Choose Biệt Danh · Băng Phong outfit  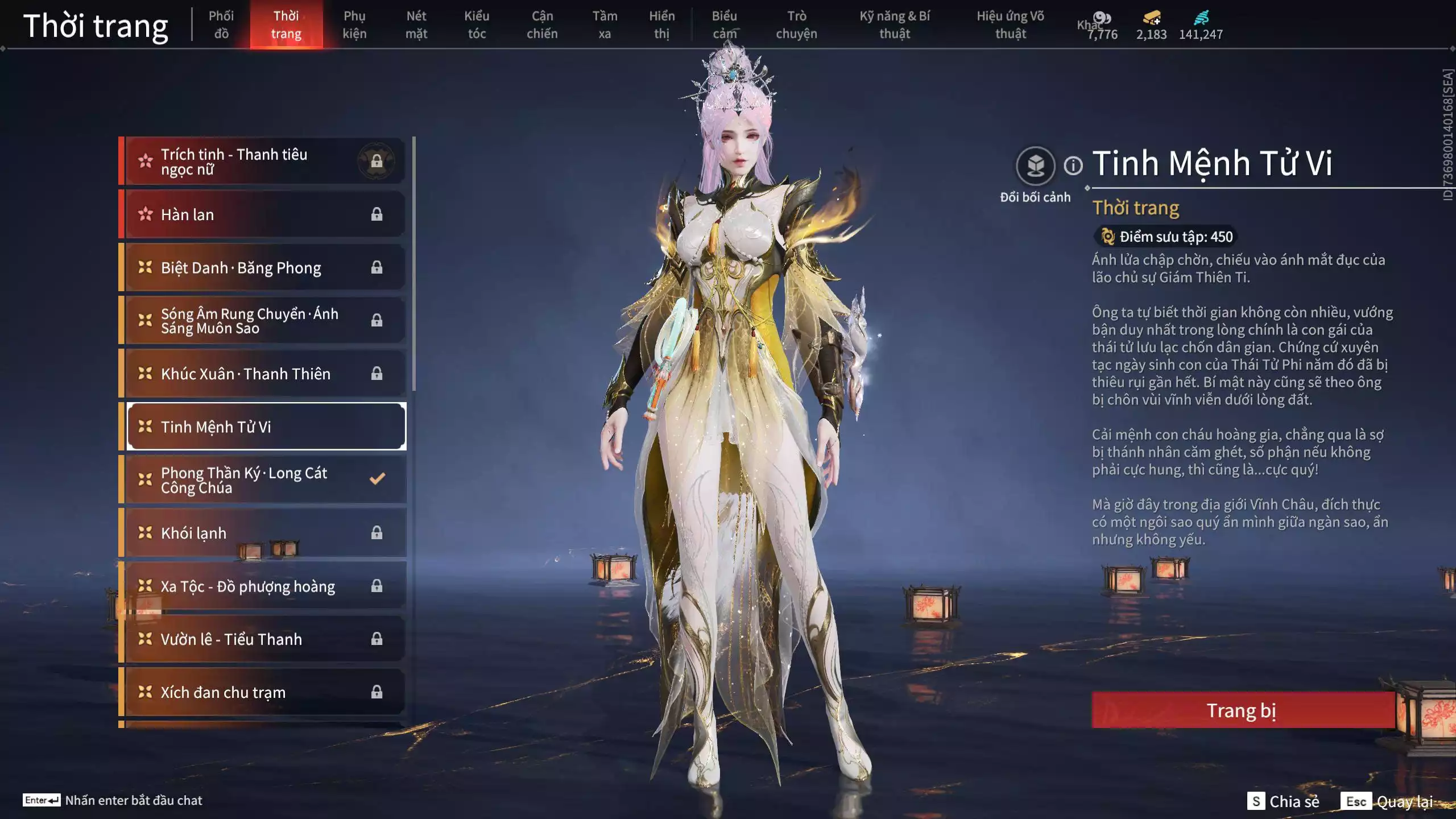point(265,267)
